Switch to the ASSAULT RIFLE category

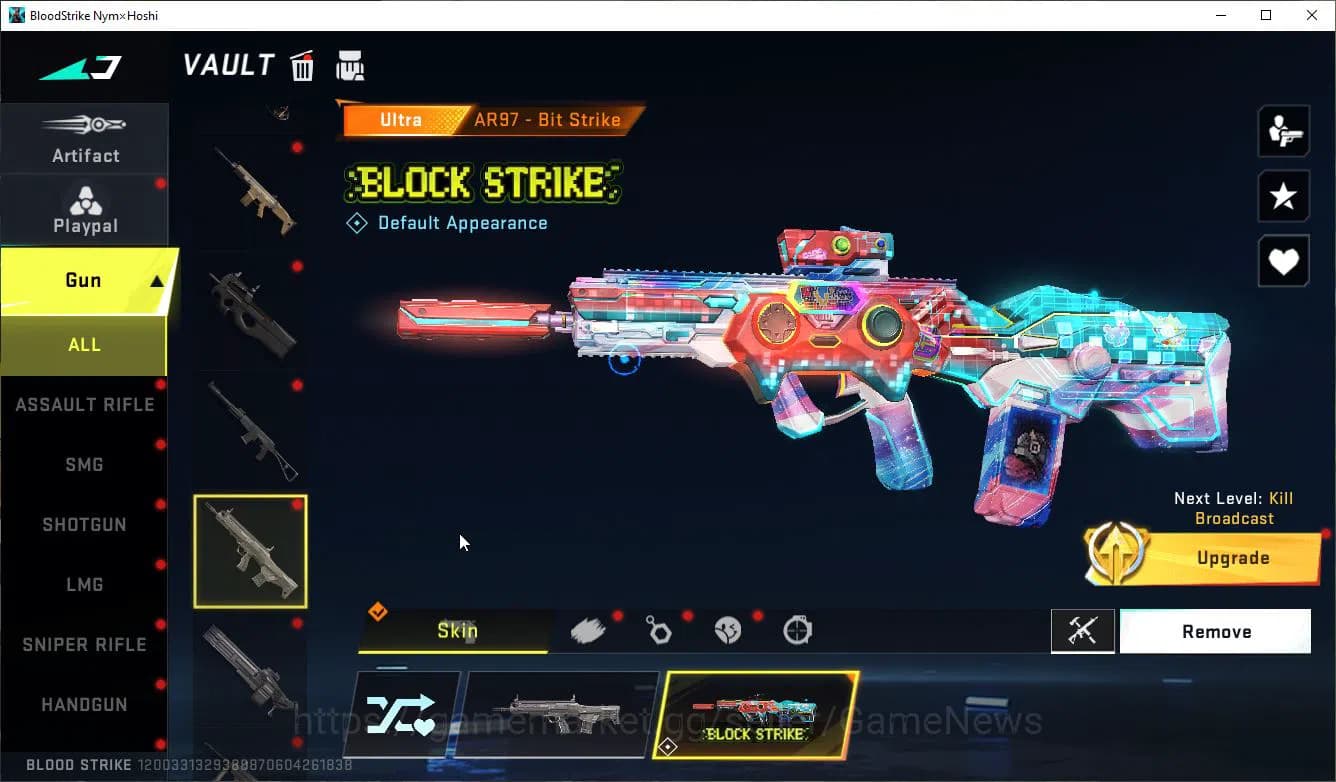pyautogui.click(x=85, y=404)
